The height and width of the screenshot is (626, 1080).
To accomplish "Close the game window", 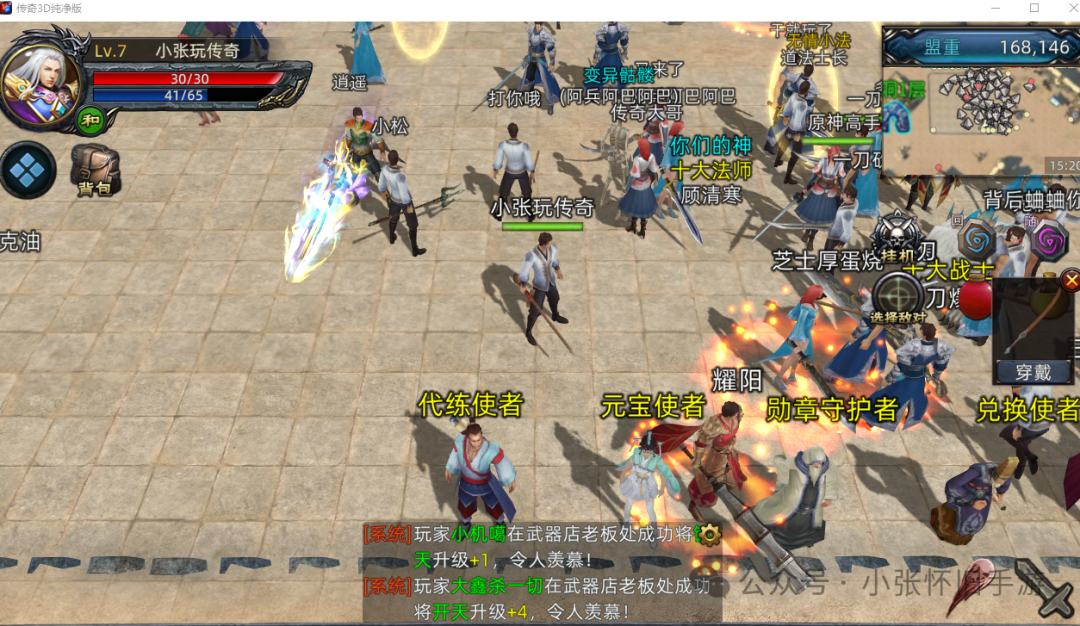I will 1060,8.
